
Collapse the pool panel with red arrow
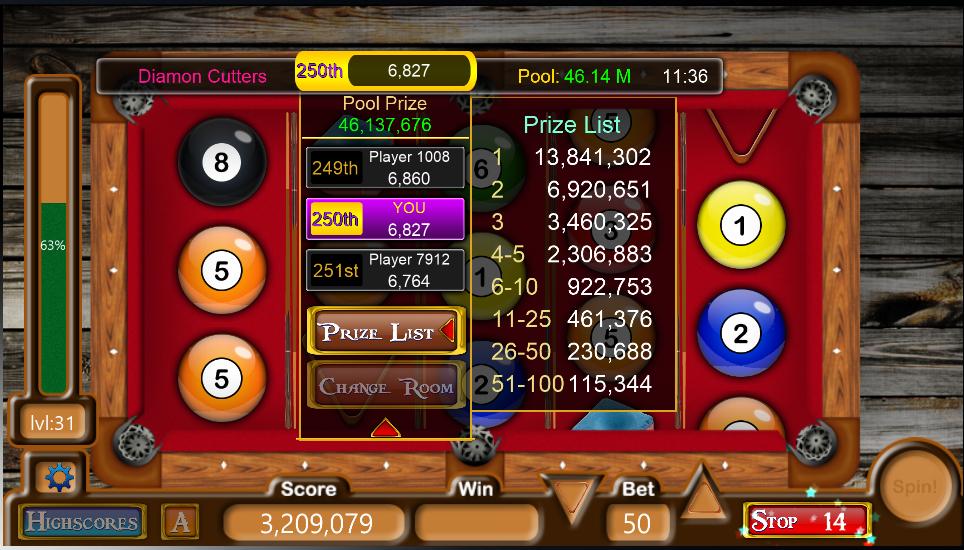click(x=386, y=428)
